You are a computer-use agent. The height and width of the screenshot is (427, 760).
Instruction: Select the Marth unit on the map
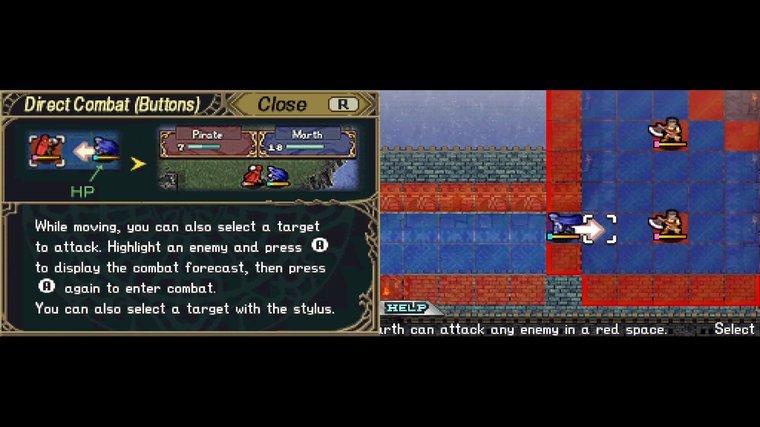pyautogui.click(x=564, y=228)
